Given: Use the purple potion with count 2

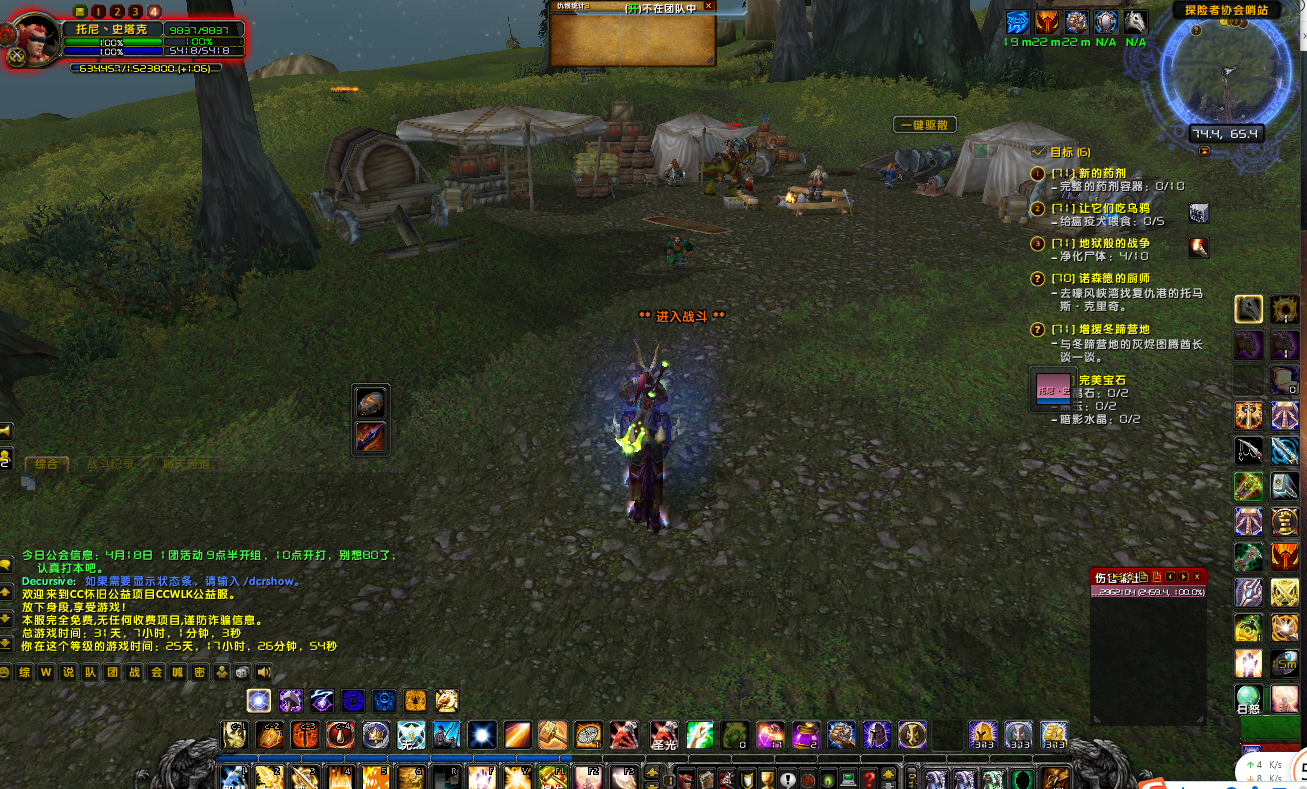Looking at the screenshot, I should tap(806, 735).
